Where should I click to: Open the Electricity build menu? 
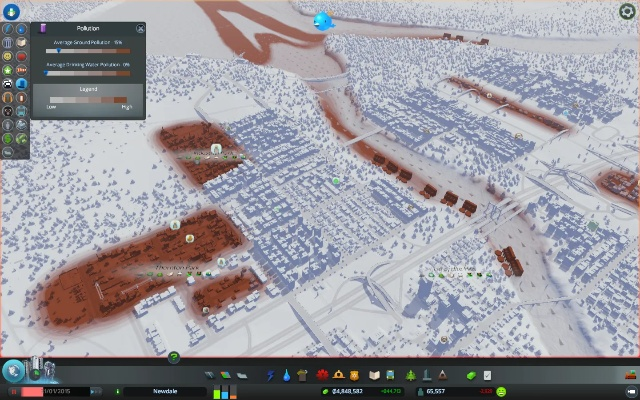pos(270,374)
